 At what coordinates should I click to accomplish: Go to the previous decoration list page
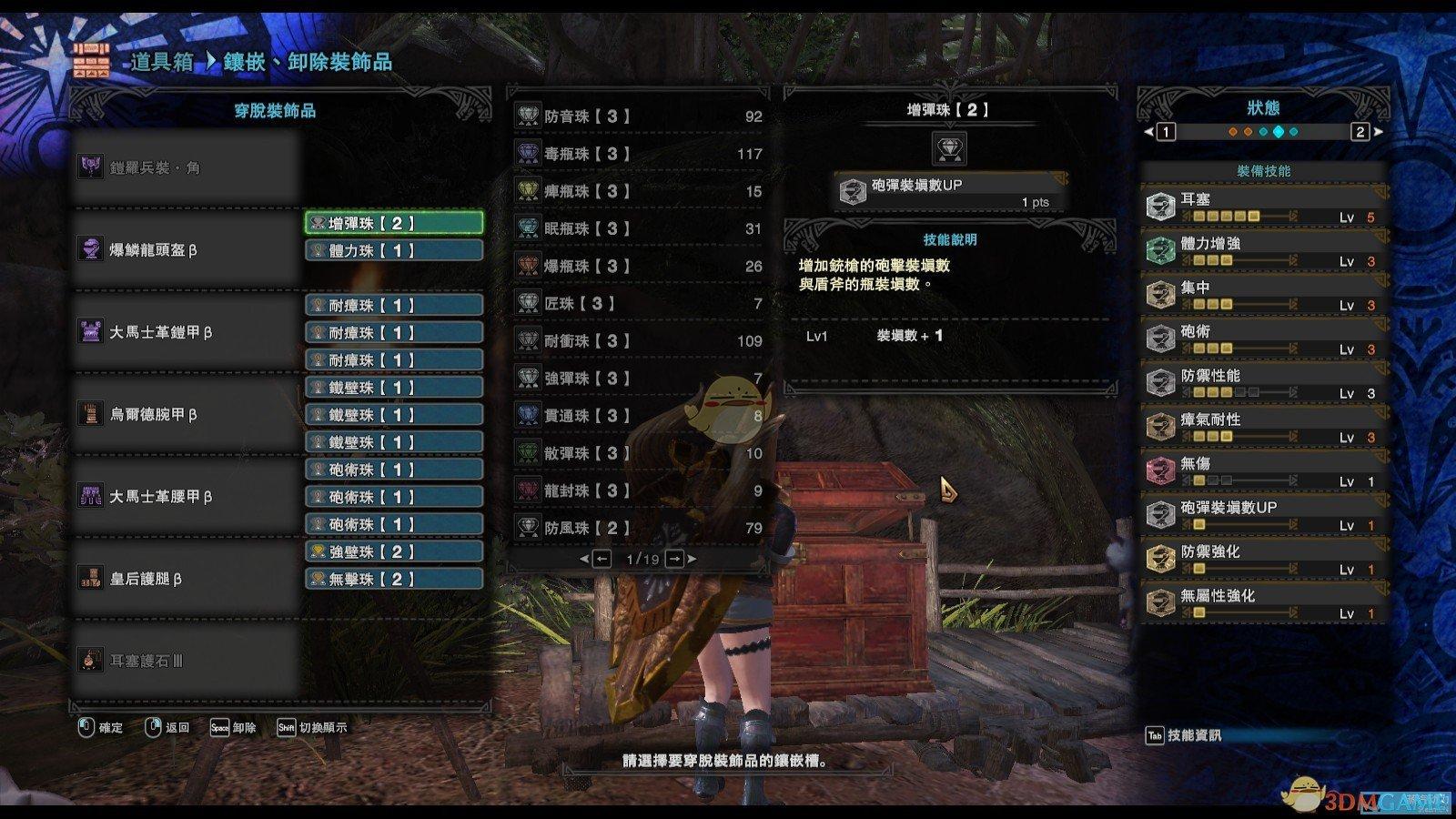coord(602,559)
